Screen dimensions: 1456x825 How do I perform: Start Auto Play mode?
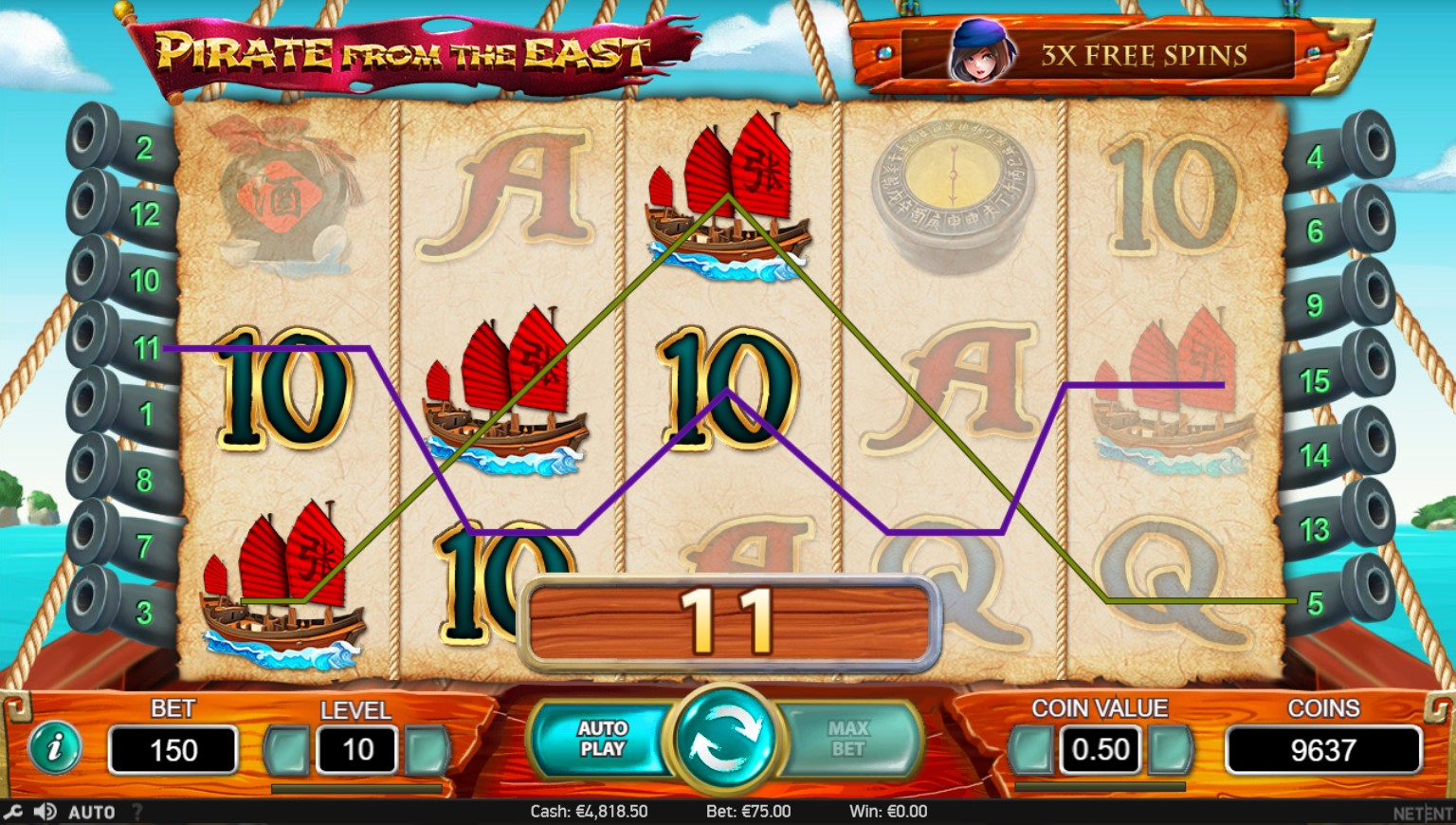coord(603,739)
